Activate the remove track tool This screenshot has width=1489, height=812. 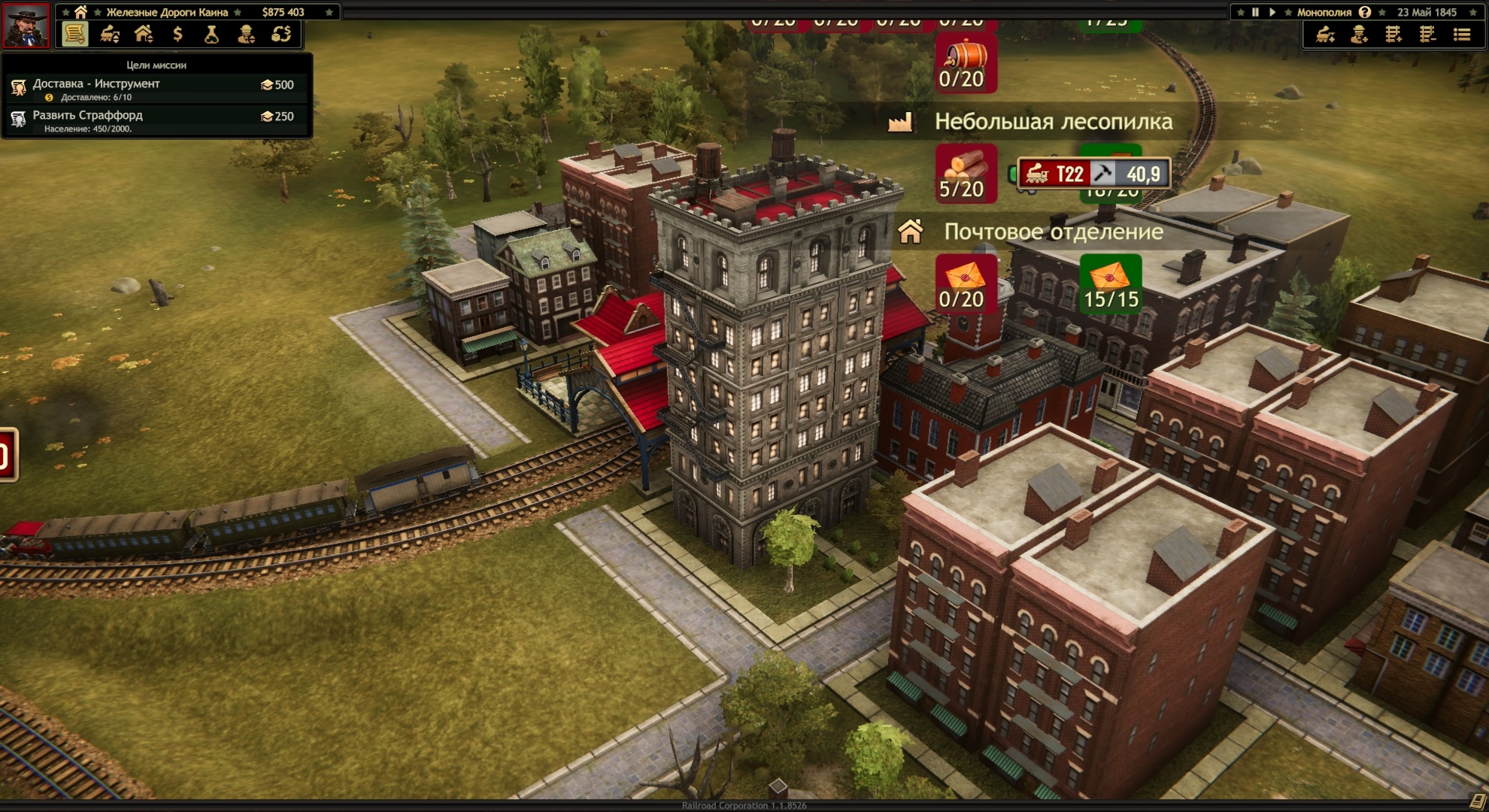click(1427, 35)
